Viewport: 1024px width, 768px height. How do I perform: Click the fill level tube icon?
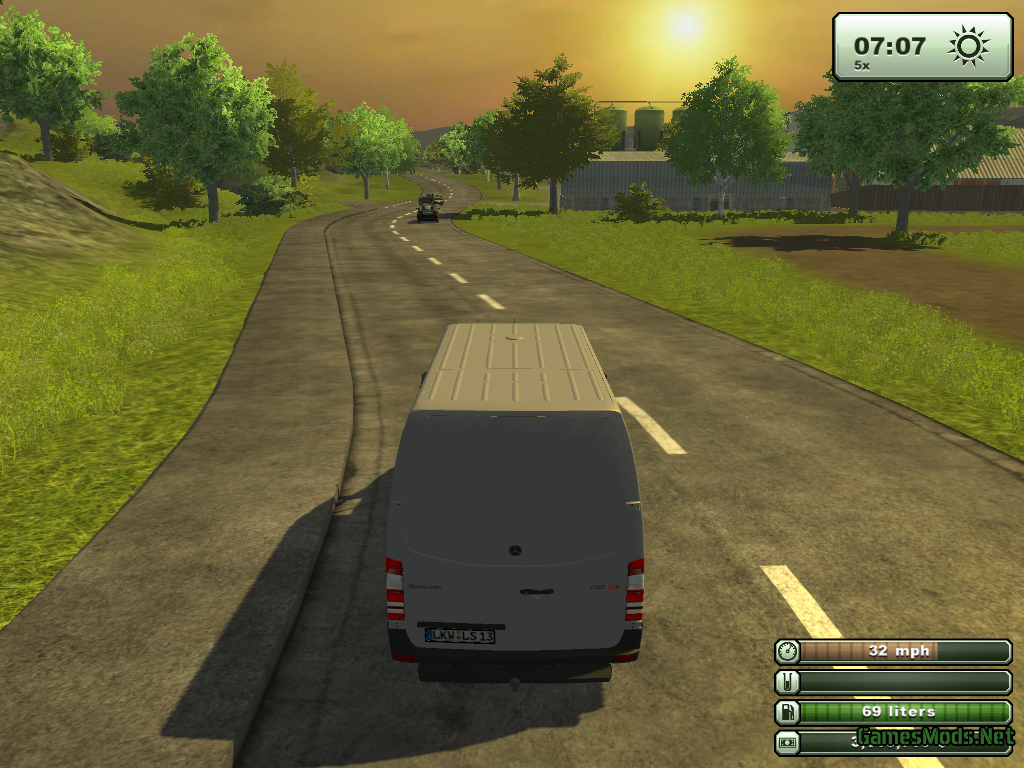click(x=787, y=682)
